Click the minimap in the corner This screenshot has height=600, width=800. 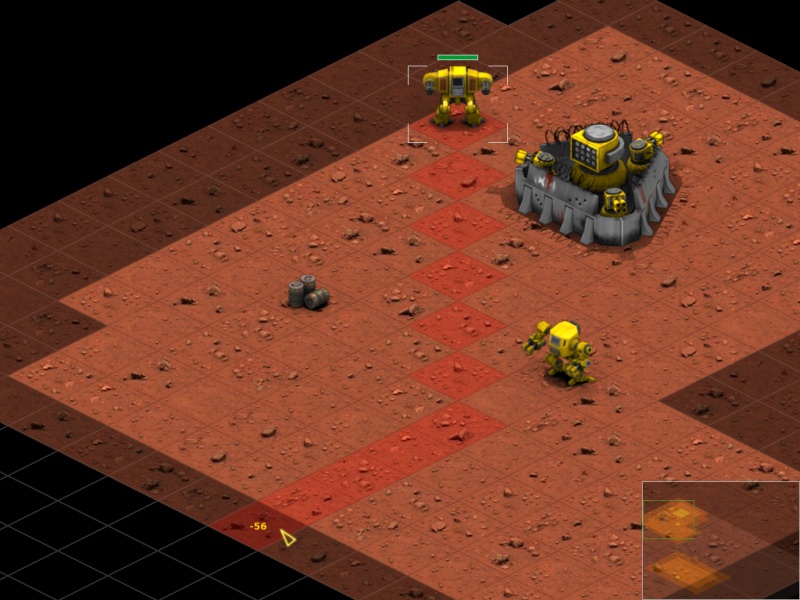point(720,540)
